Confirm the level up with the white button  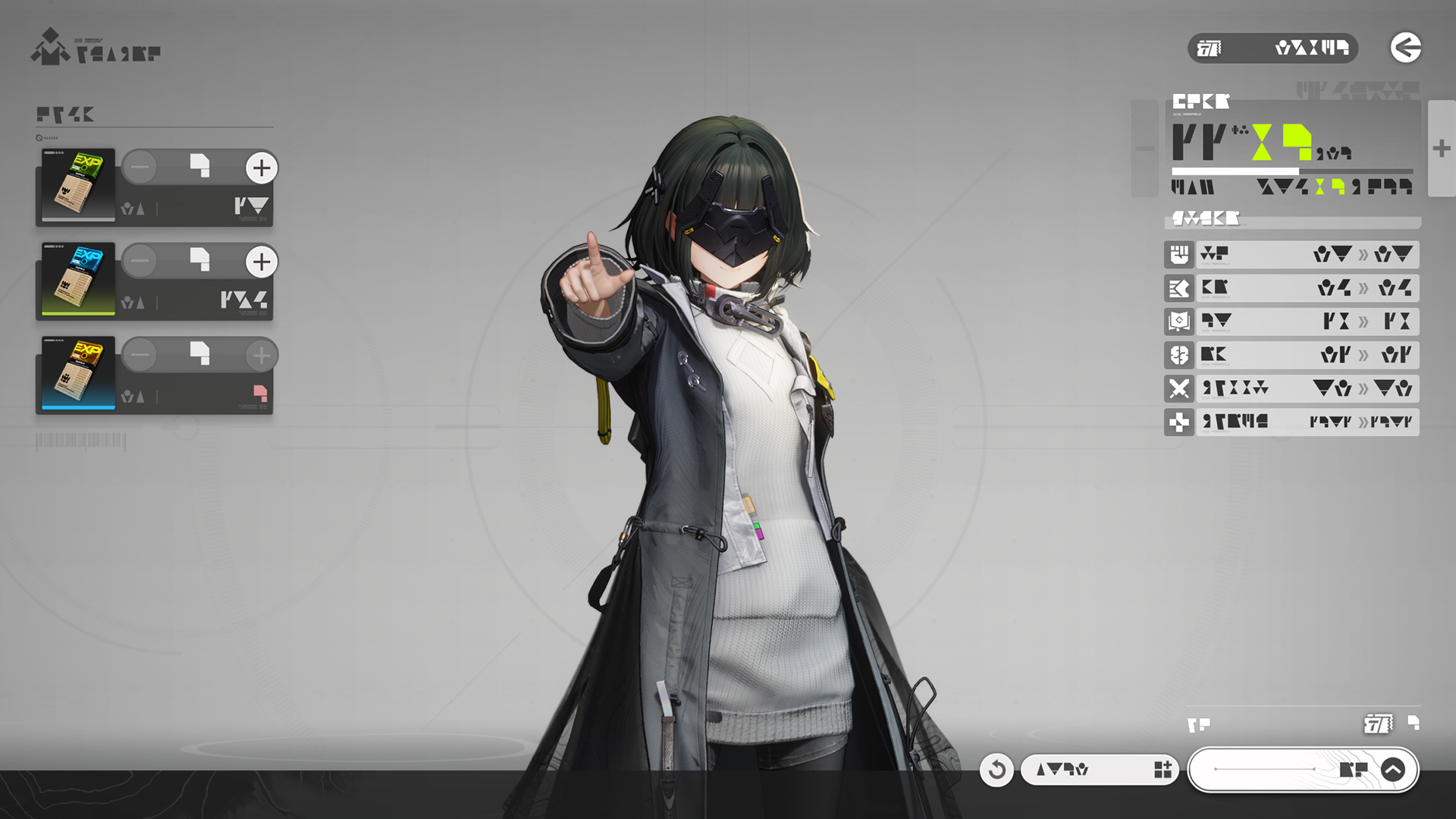1302,770
